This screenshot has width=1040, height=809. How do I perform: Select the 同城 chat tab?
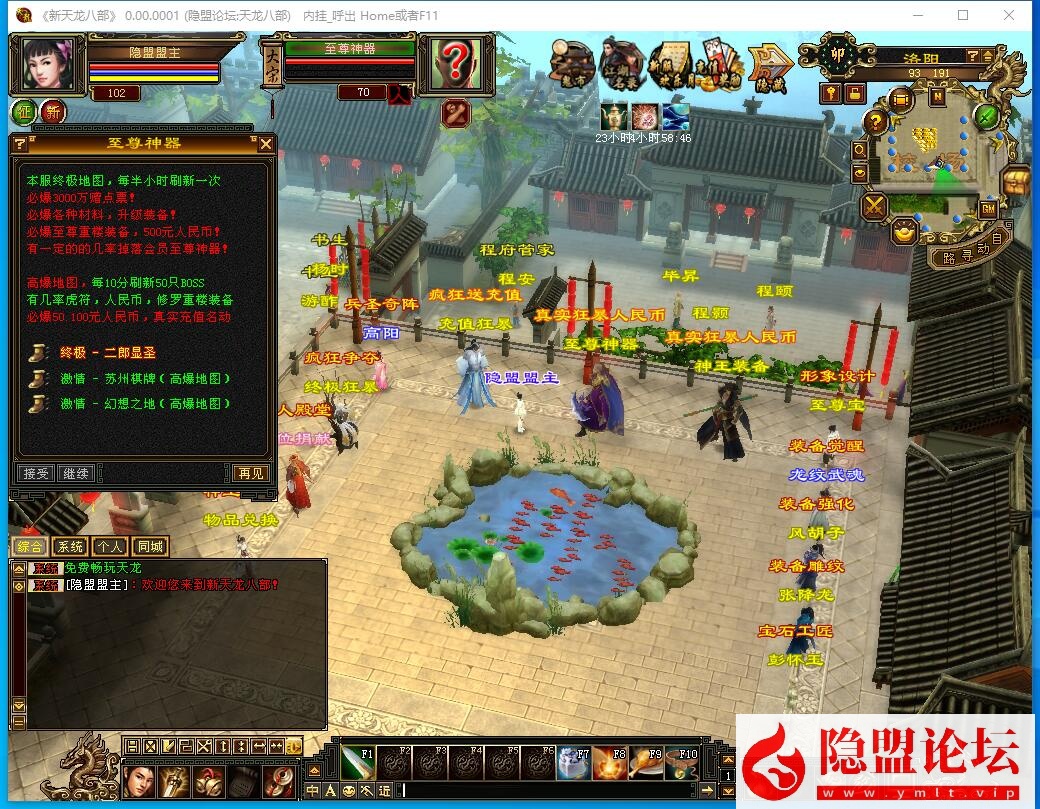click(x=150, y=547)
